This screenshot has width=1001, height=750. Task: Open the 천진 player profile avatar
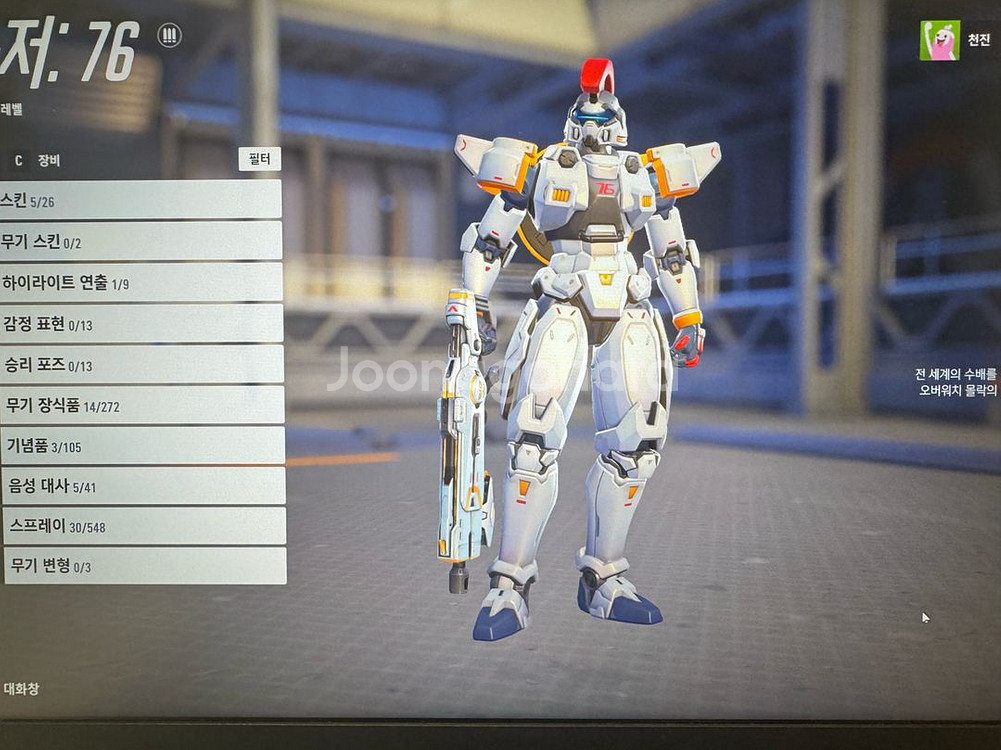(x=939, y=41)
